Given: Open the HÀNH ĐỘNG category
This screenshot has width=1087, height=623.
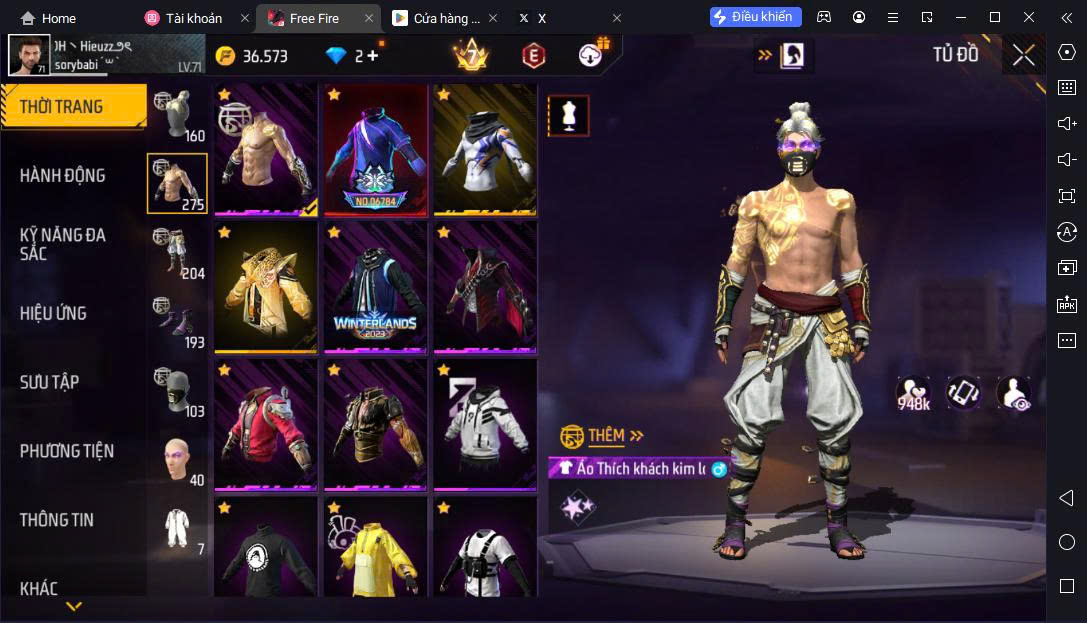Looking at the screenshot, I should coord(63,176).
